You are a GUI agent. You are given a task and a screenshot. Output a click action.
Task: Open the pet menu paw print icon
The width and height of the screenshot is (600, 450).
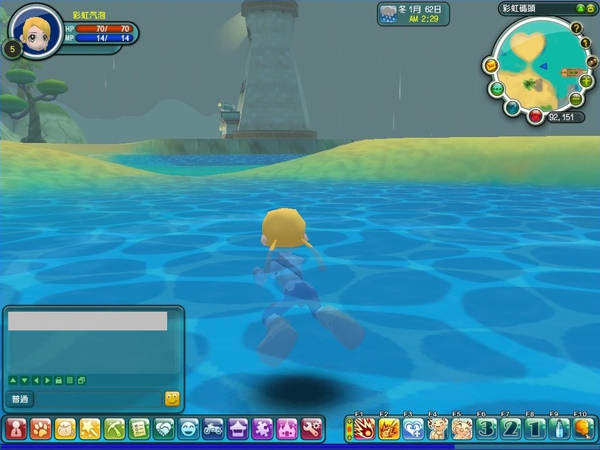(41, 429)
